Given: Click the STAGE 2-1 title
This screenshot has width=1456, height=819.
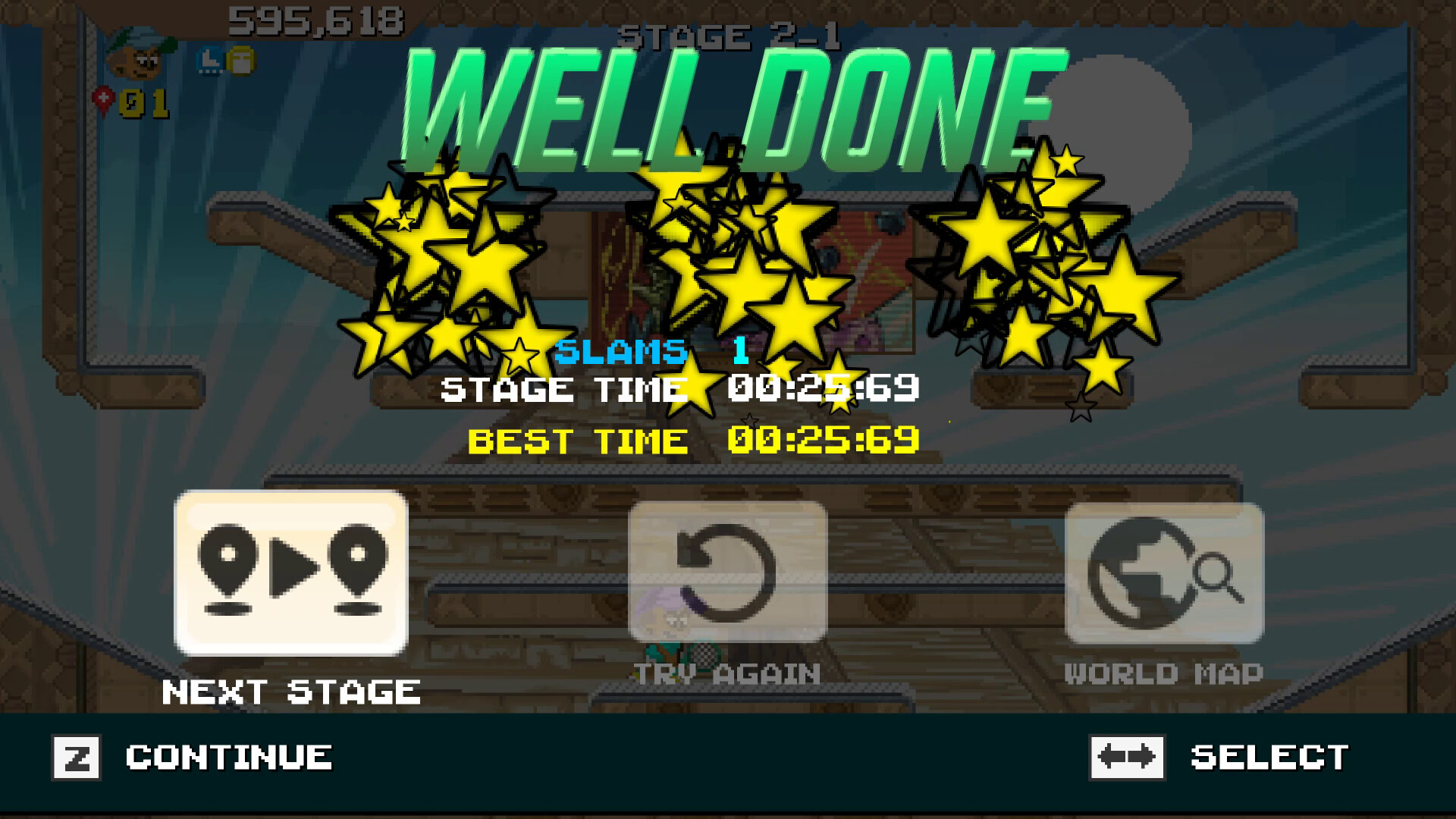Looking at the screenshot, I should [x=730, y=34].
